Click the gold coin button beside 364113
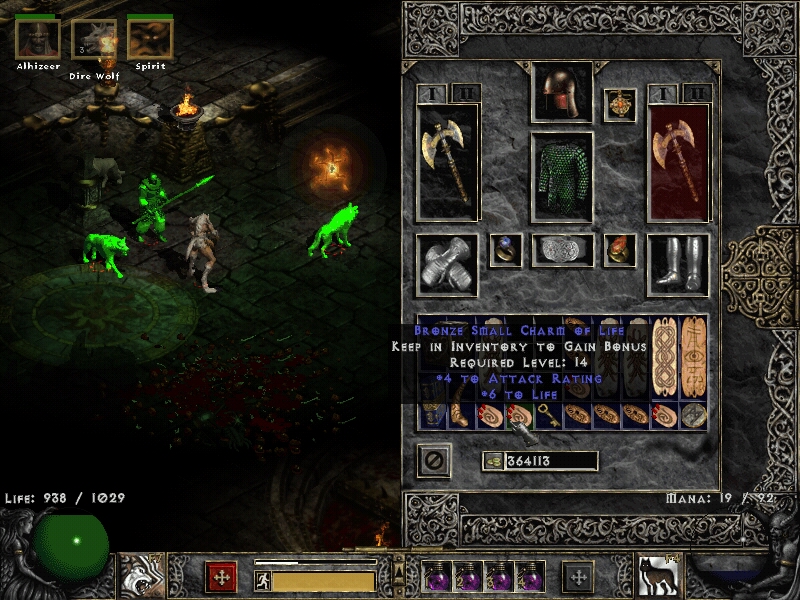 [491, 461]
